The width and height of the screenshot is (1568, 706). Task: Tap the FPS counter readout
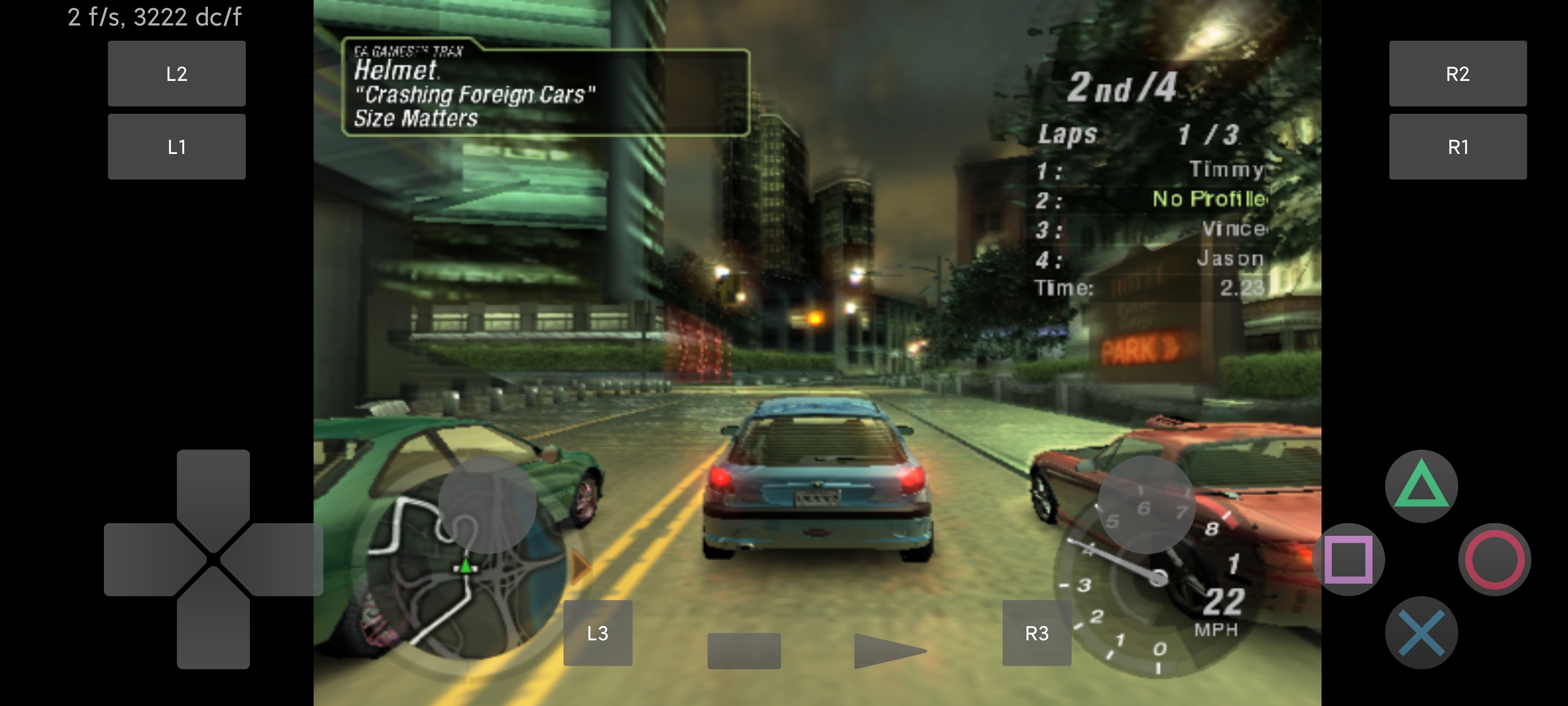(x=154, y=18)
